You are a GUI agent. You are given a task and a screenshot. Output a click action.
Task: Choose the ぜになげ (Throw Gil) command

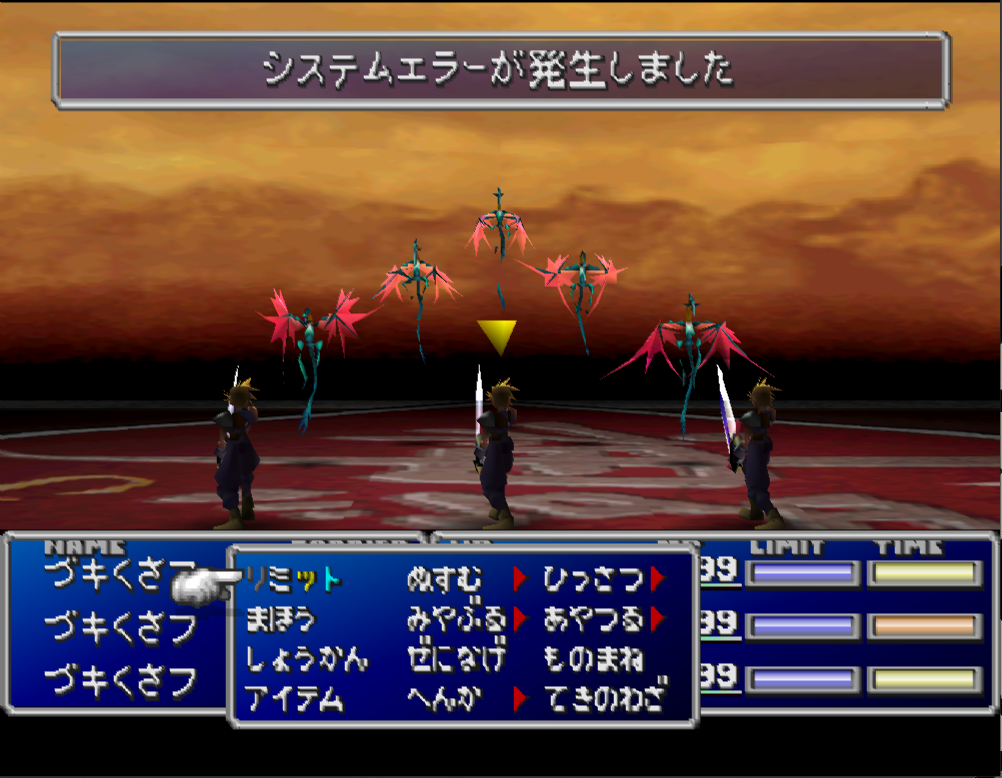tap(456, 659)
